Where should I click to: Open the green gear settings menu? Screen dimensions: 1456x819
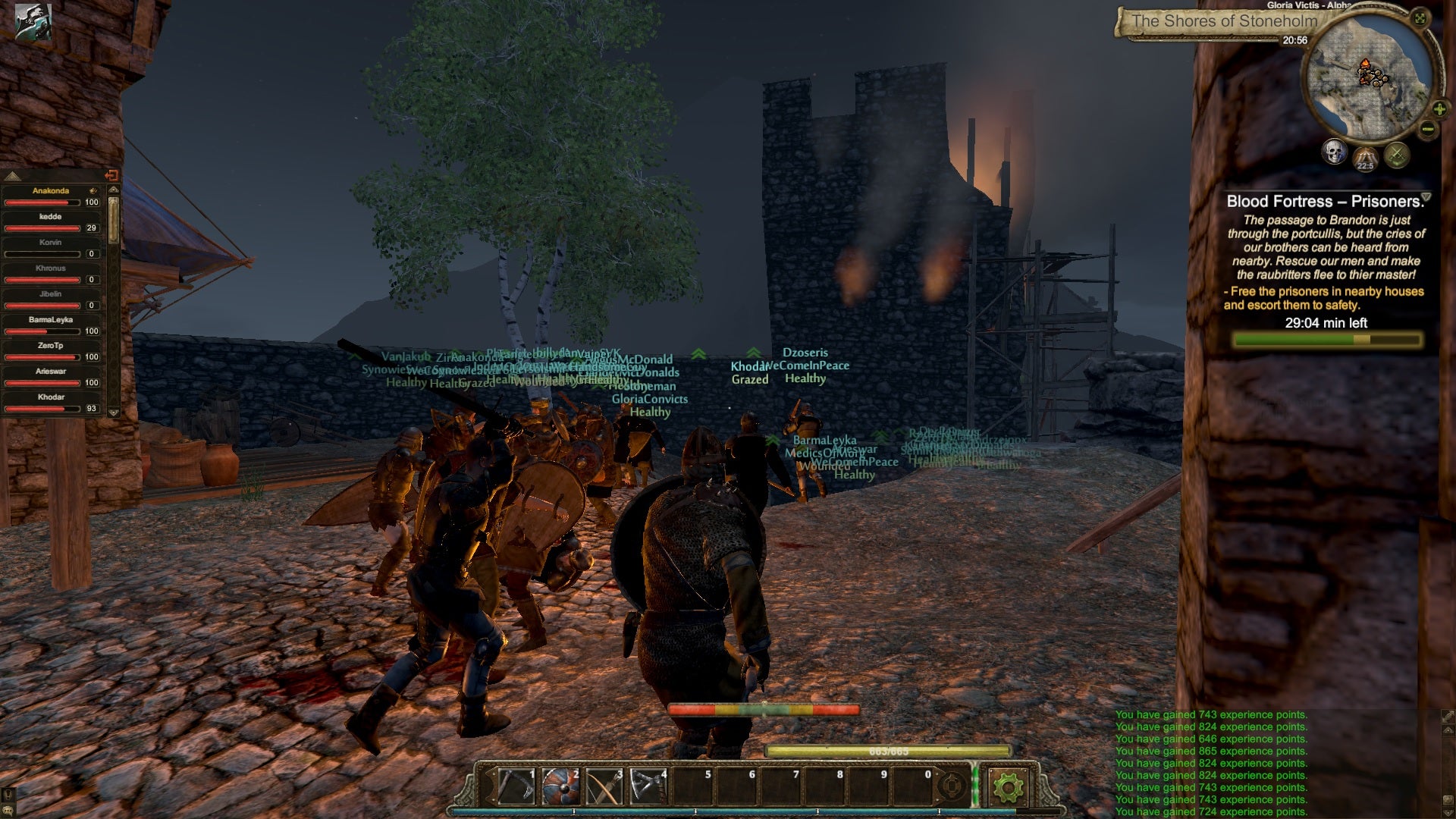click(x=1008, y=787)
